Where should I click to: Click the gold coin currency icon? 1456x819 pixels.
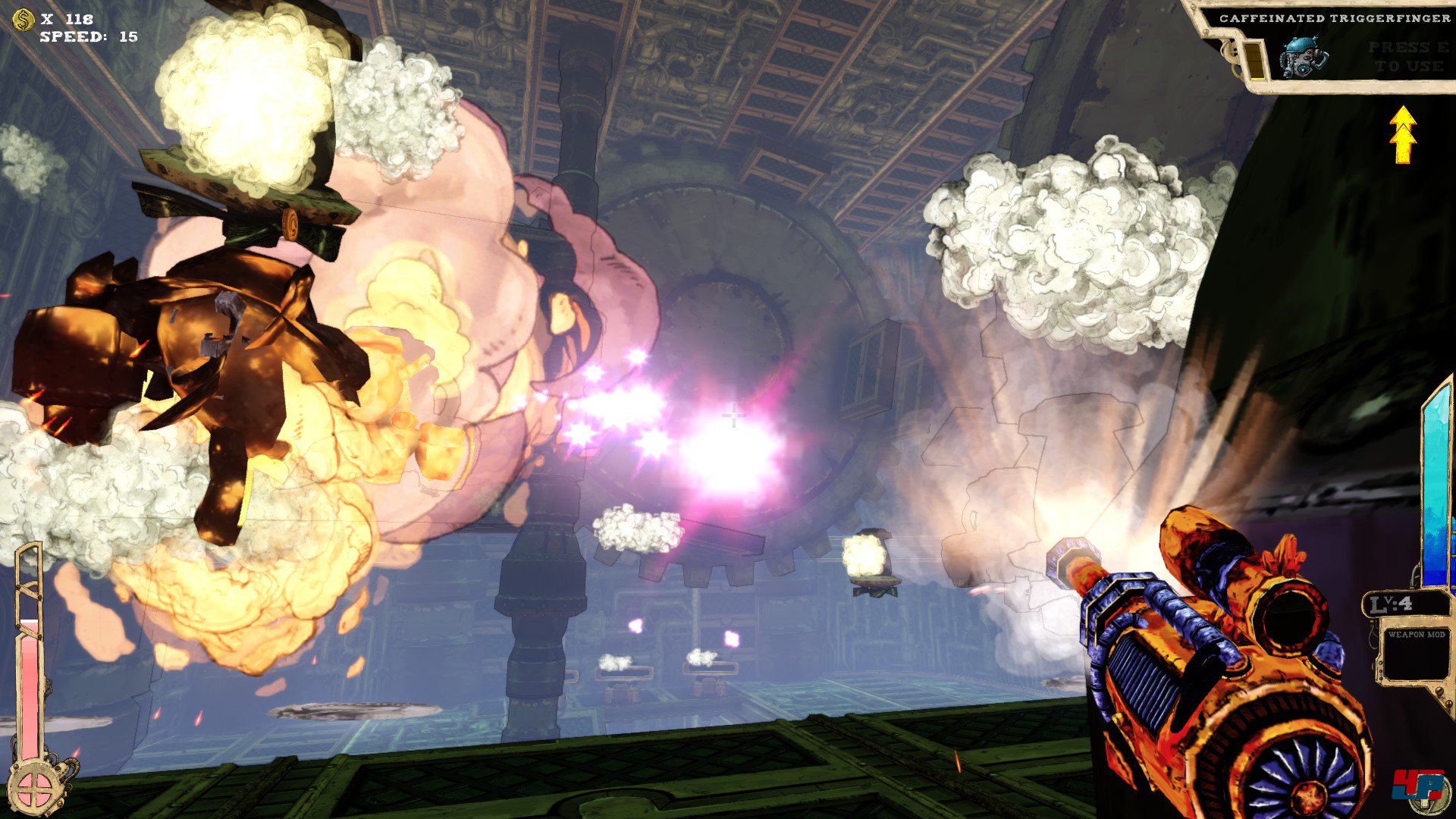pyautogui.click(x=24, y=19)
